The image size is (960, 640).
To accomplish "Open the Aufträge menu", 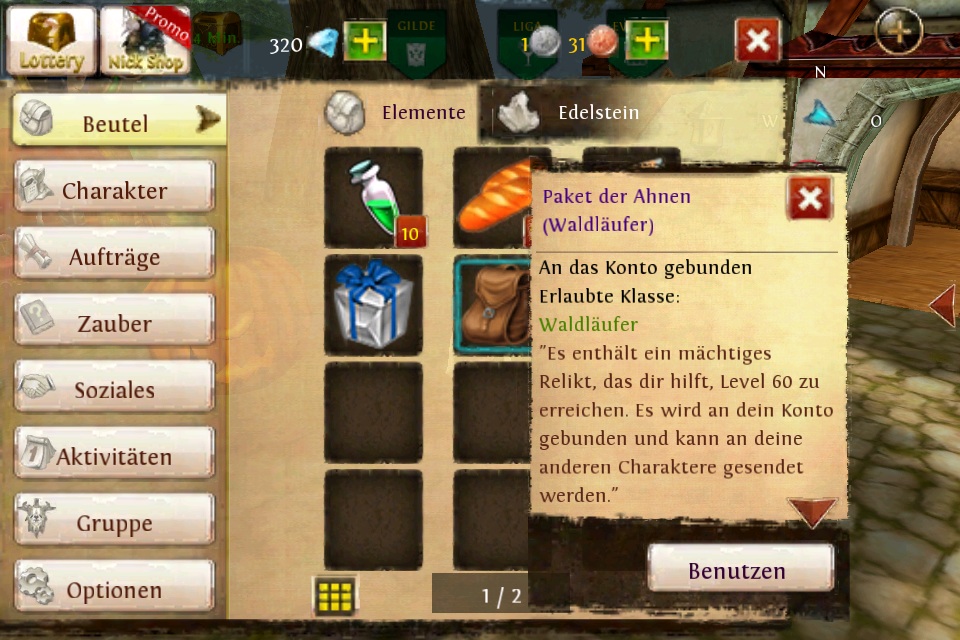I will [x=114, y=257].
